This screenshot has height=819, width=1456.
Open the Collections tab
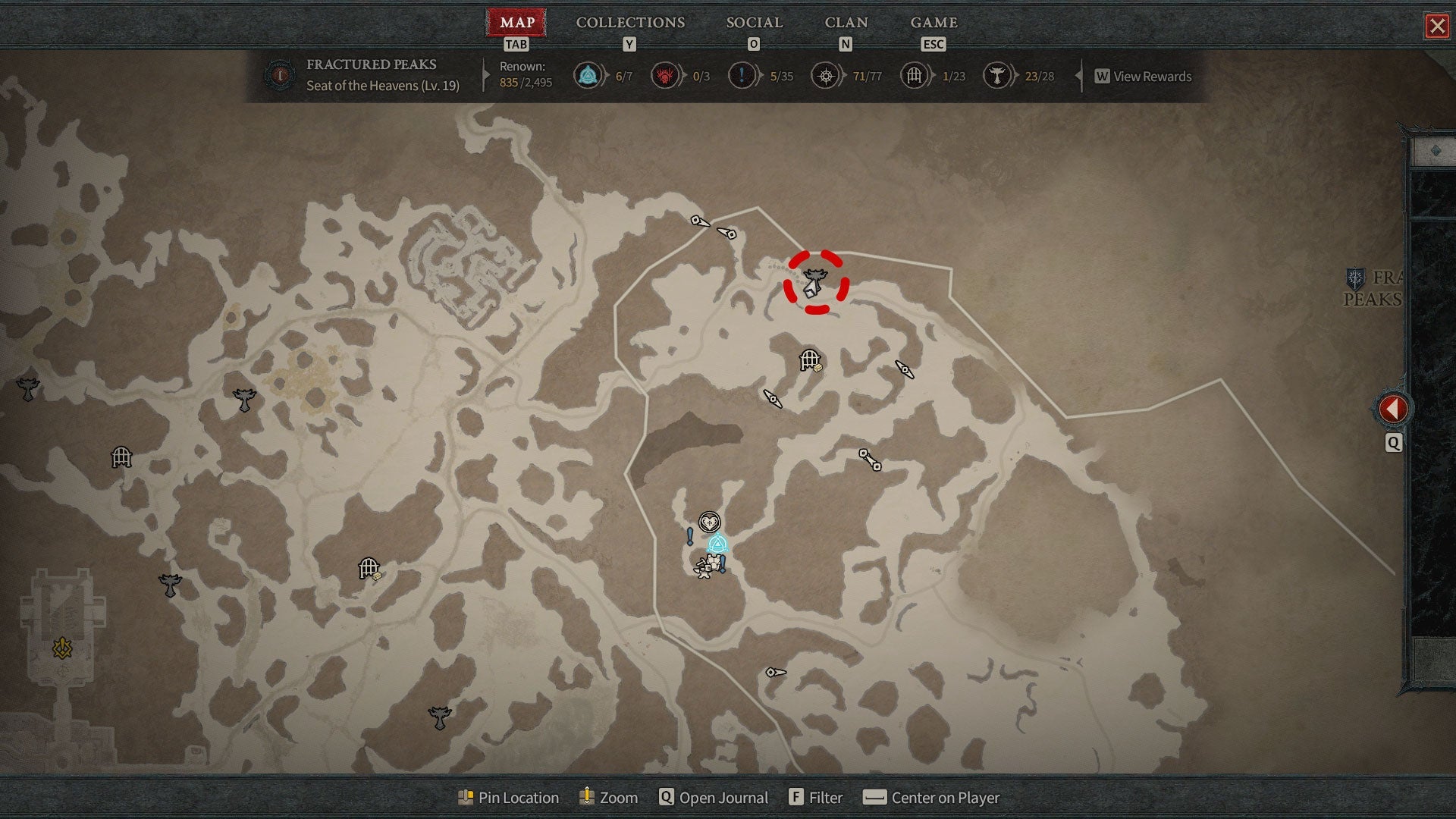click(x=630, y=23)
